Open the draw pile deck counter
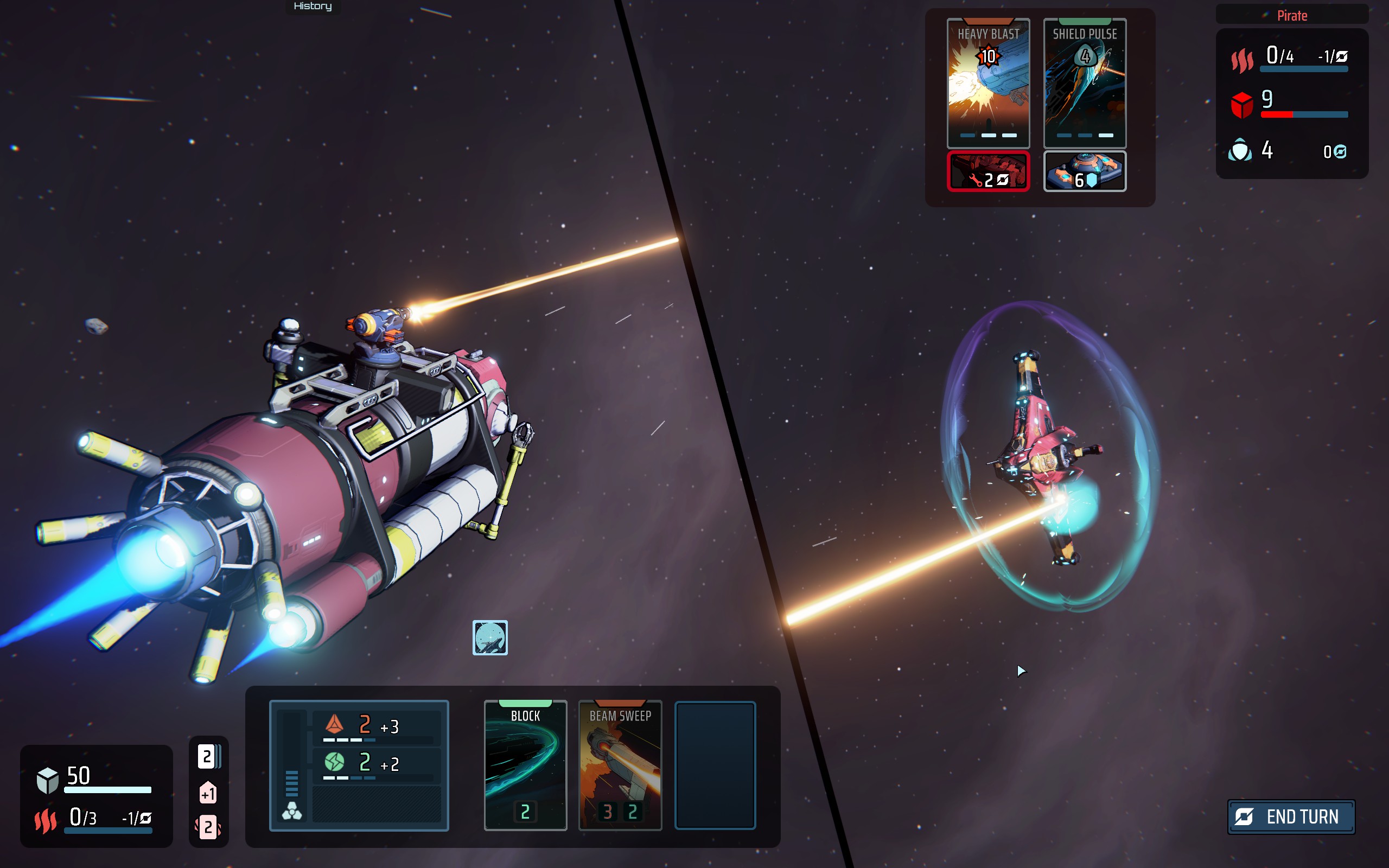Screen dimensions: 1389x868 point(208,757)
